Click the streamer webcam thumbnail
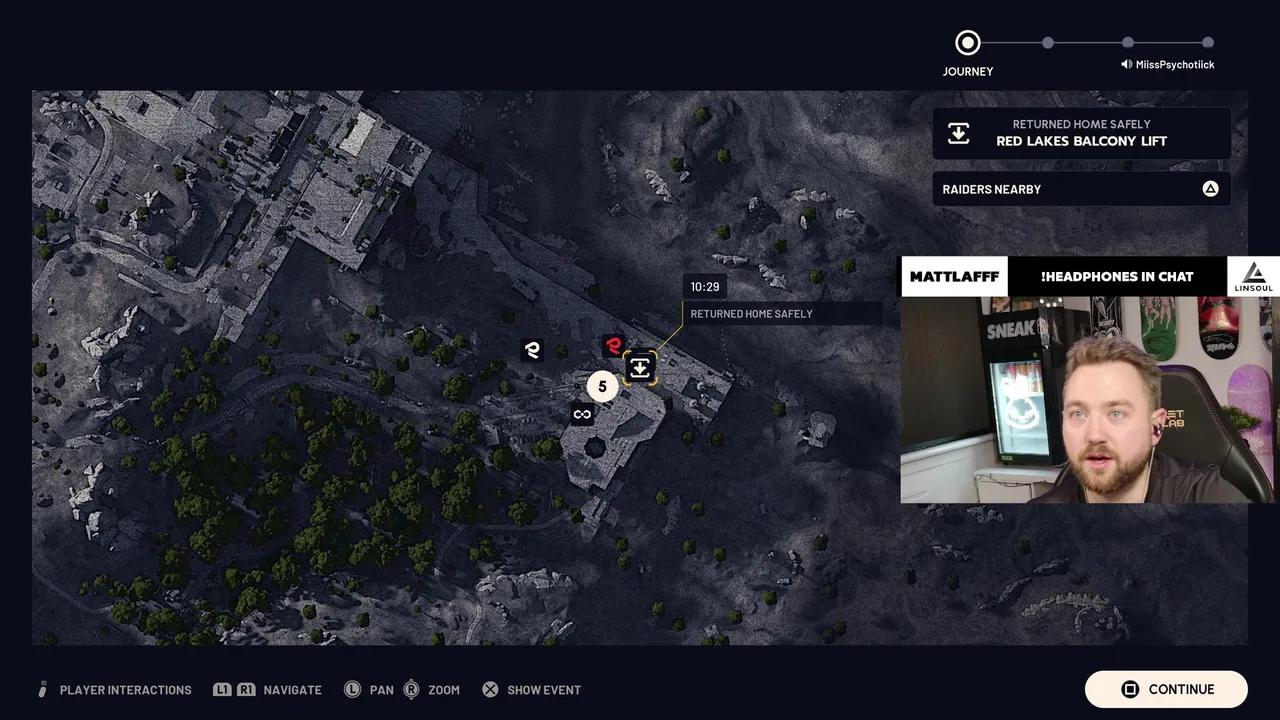This screenshot has width=1280, height=720. [x=1090, y=400]
